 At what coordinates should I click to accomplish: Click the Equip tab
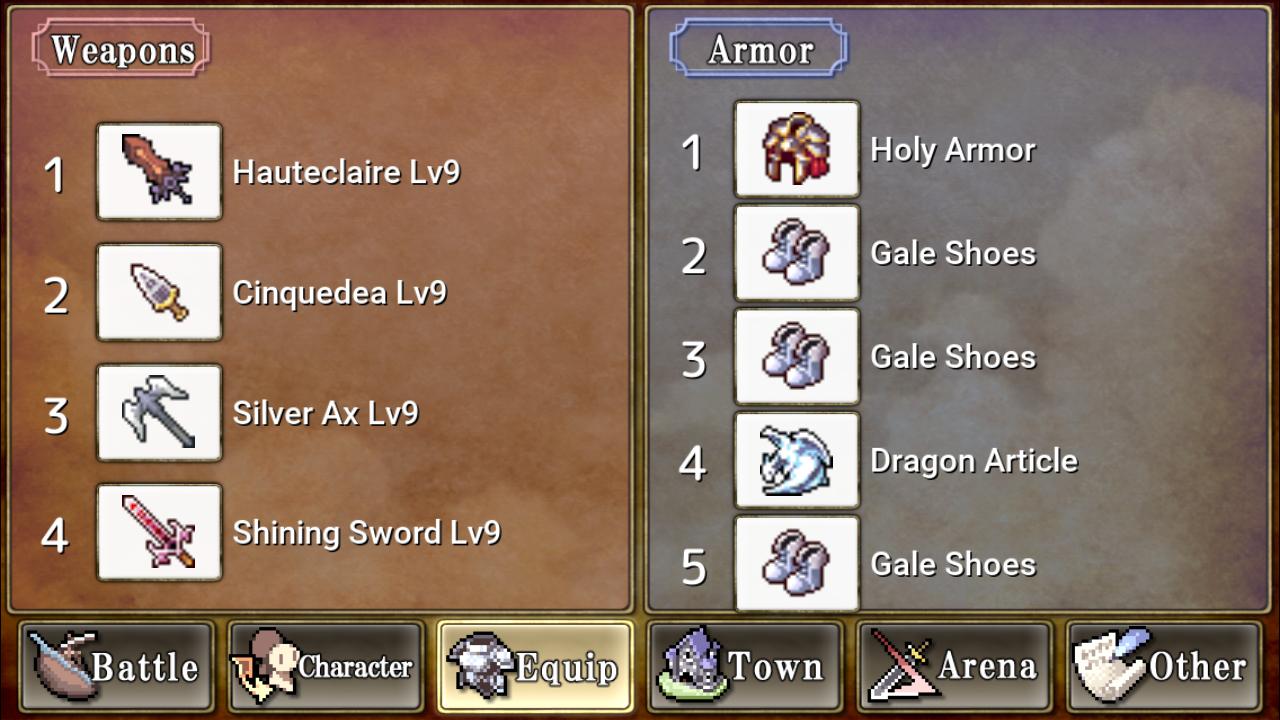tap(535, 666)
